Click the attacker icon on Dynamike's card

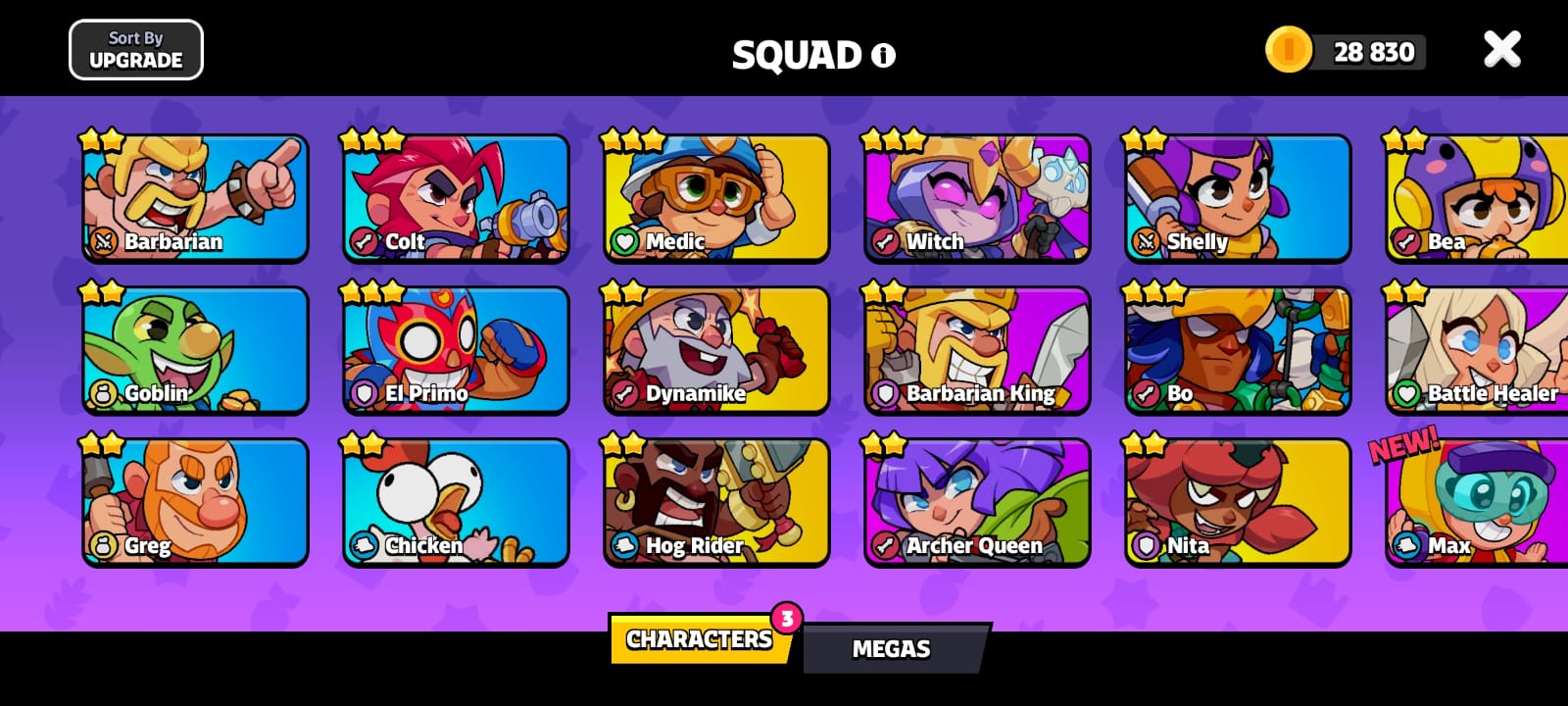pyautogui.click(x=623, y=393)
